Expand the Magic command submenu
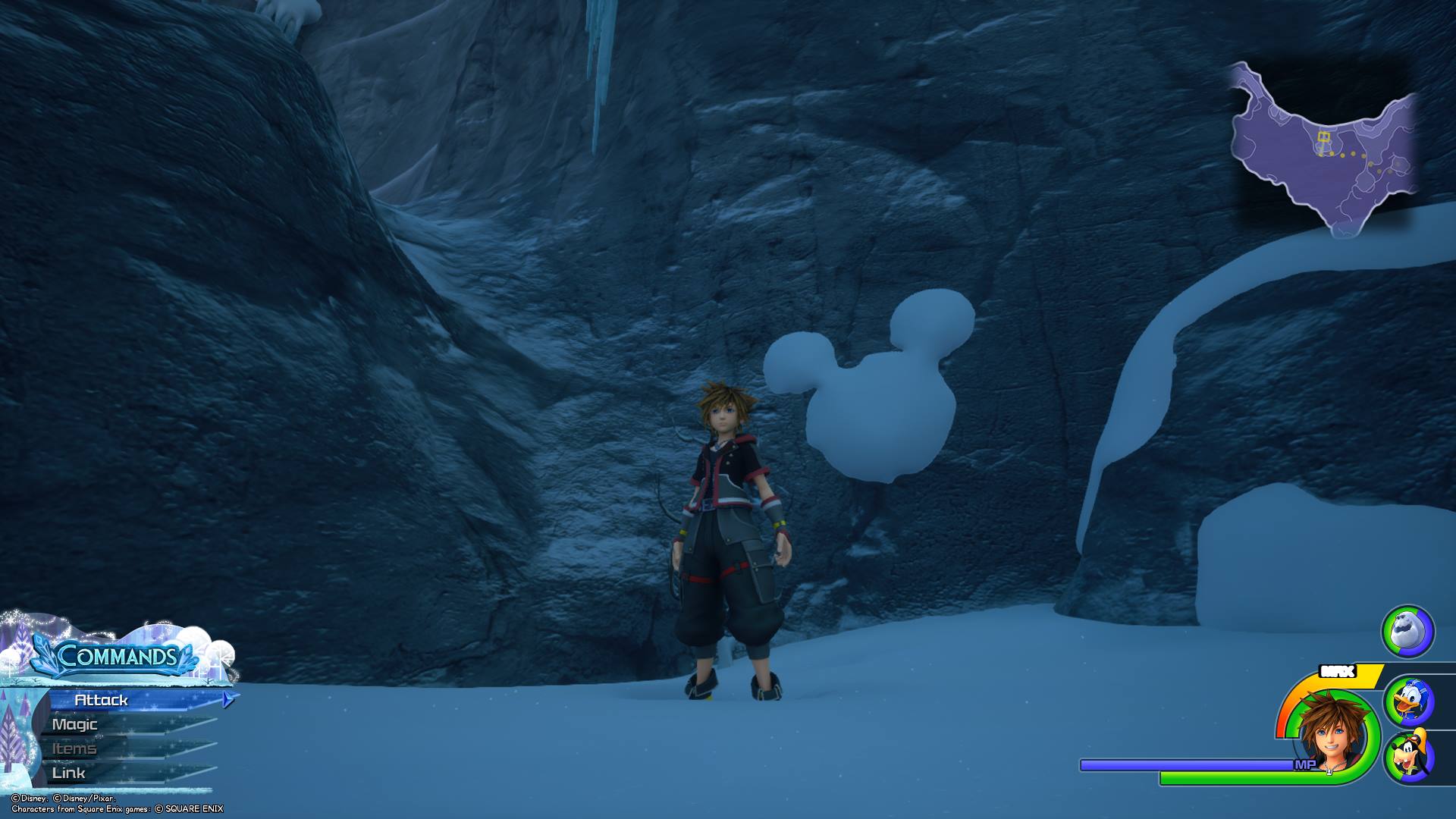Screen dimensions: 1456x819 pos(74,725)
